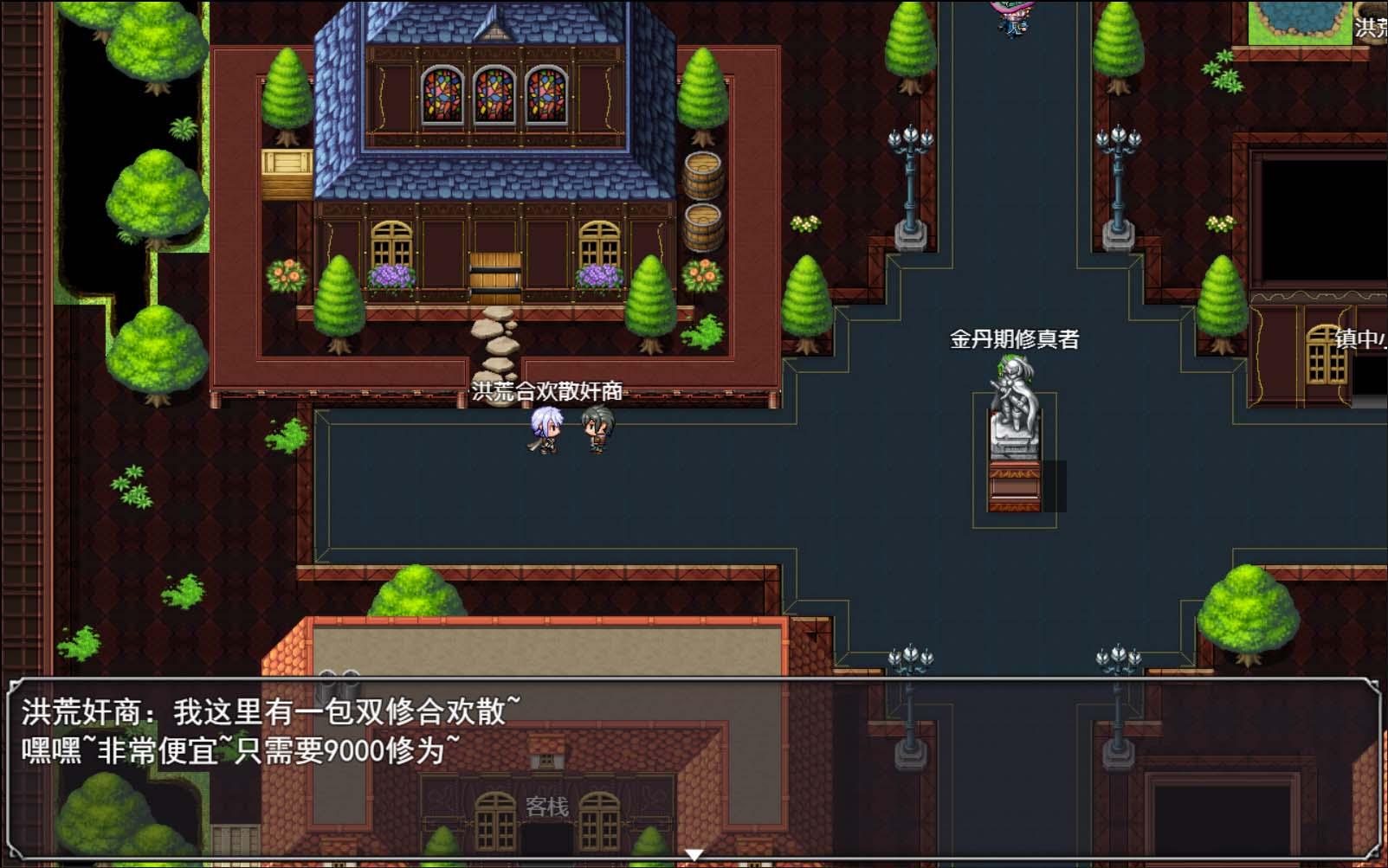1388x868 pixels.
Task: Click the 洪荒合欢散奸商 name label
Action: [546, 390]
